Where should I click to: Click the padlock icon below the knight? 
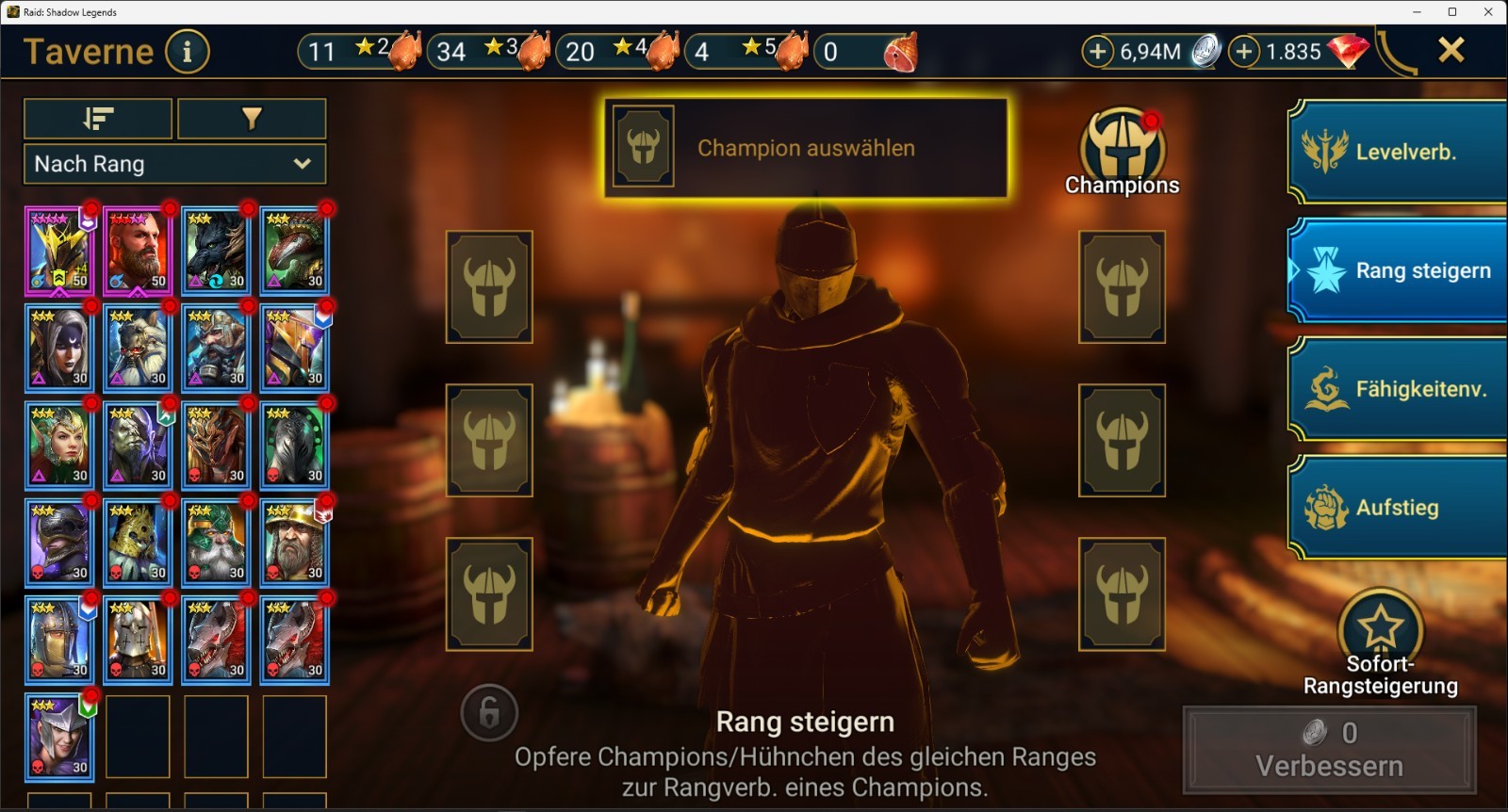click(x=489, y=713)
